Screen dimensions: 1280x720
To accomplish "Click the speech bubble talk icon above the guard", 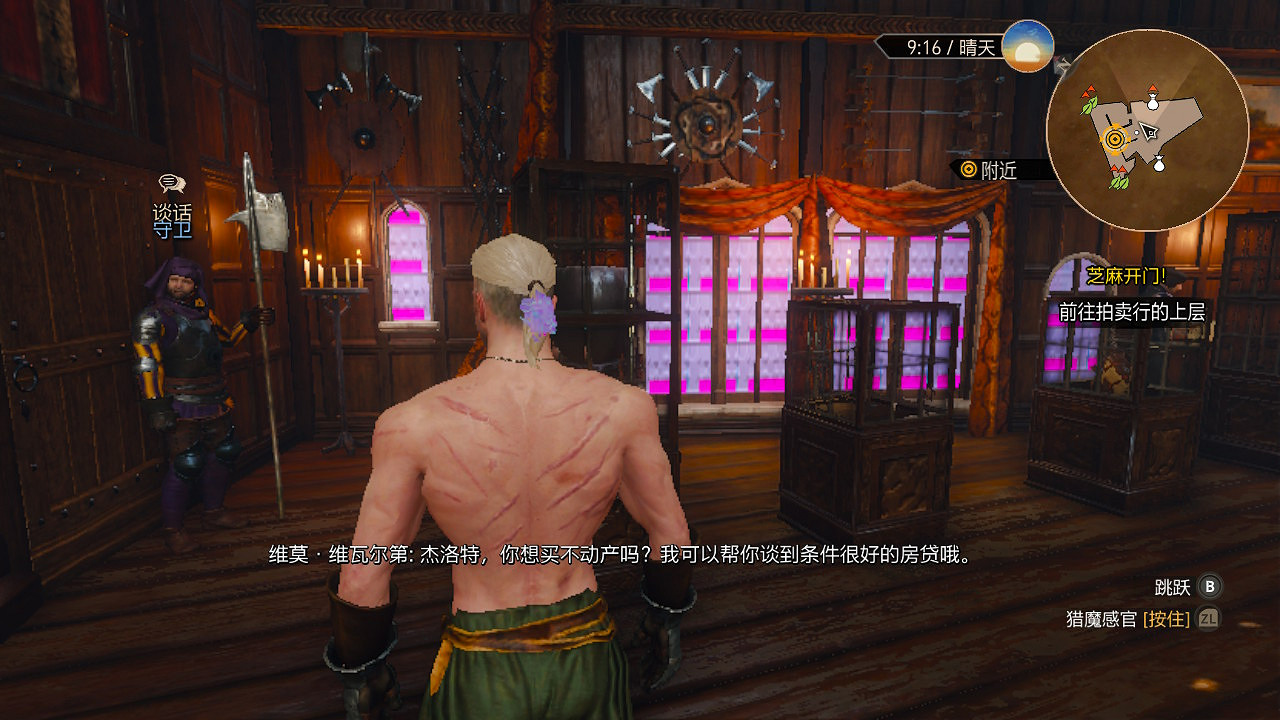I will [x=172, y=185].
